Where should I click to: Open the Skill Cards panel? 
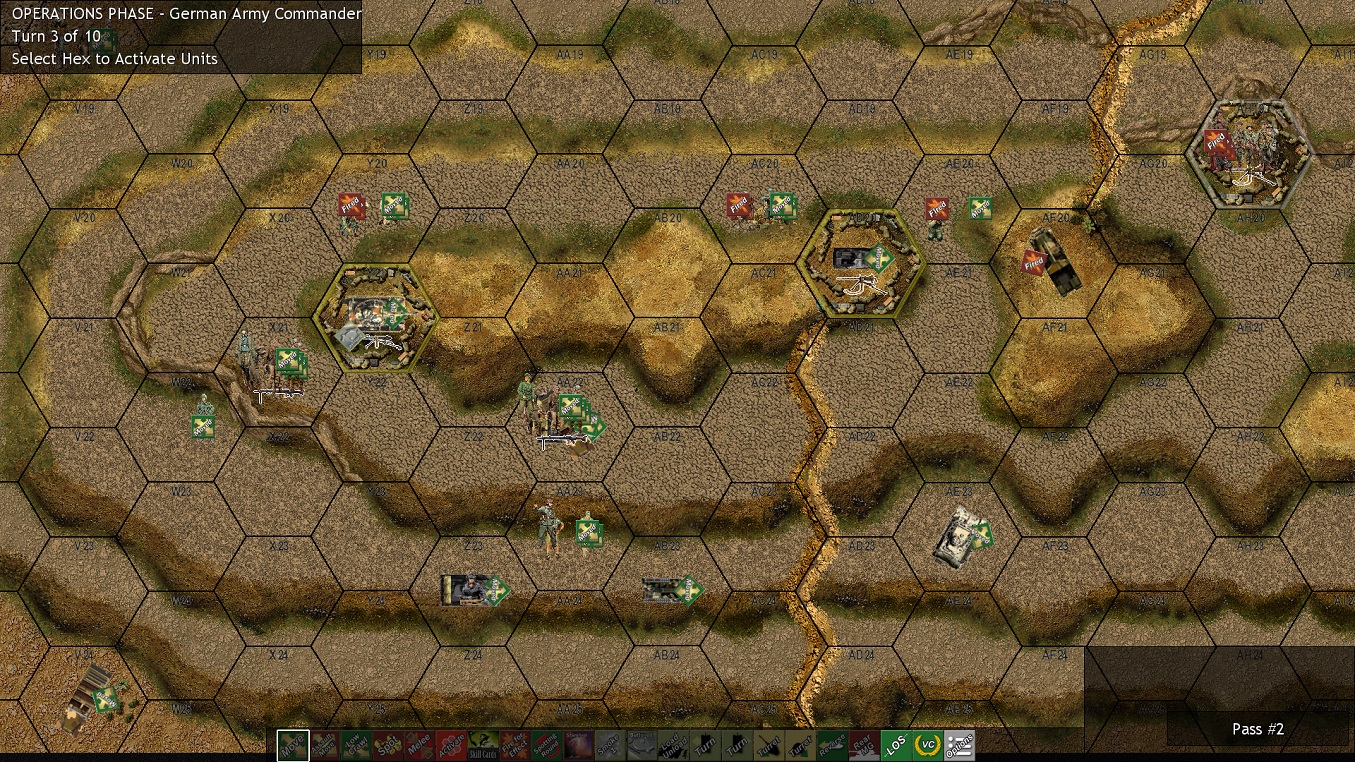click(x=485, y=745)
